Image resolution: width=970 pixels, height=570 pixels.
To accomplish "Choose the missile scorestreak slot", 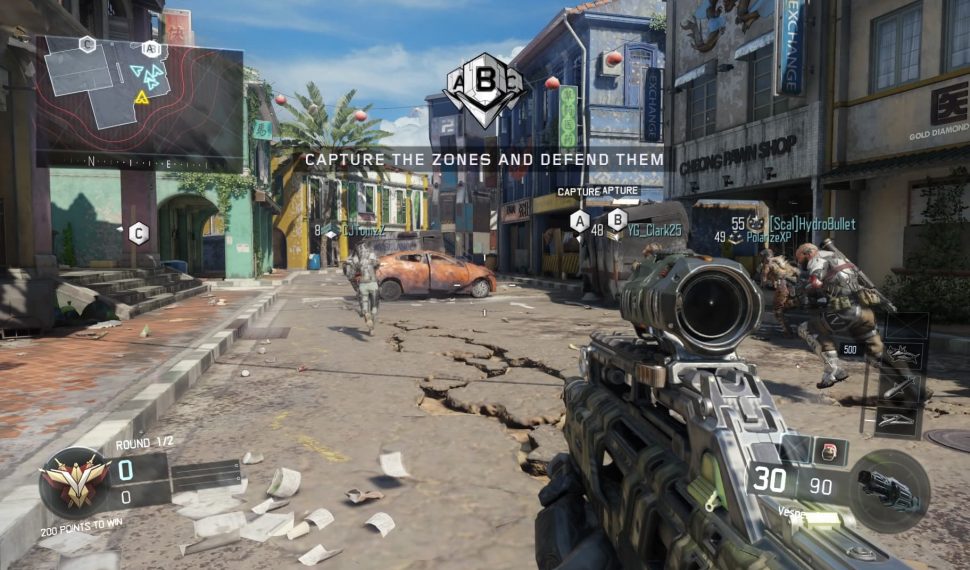I will 897,386.
